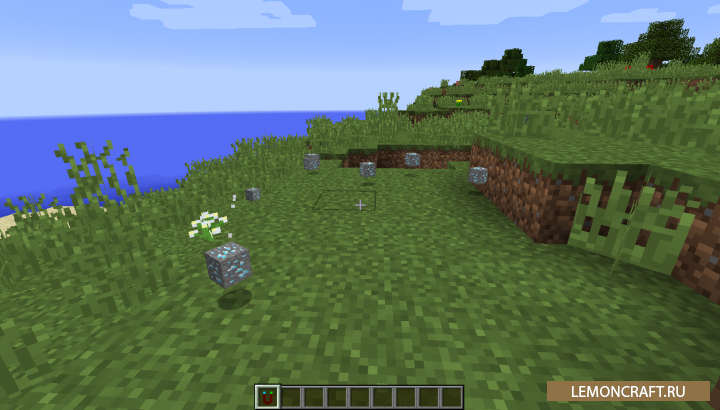Select the magnet item in the hotbar
The image size is (720, 410).
click(x=267, y=396)
